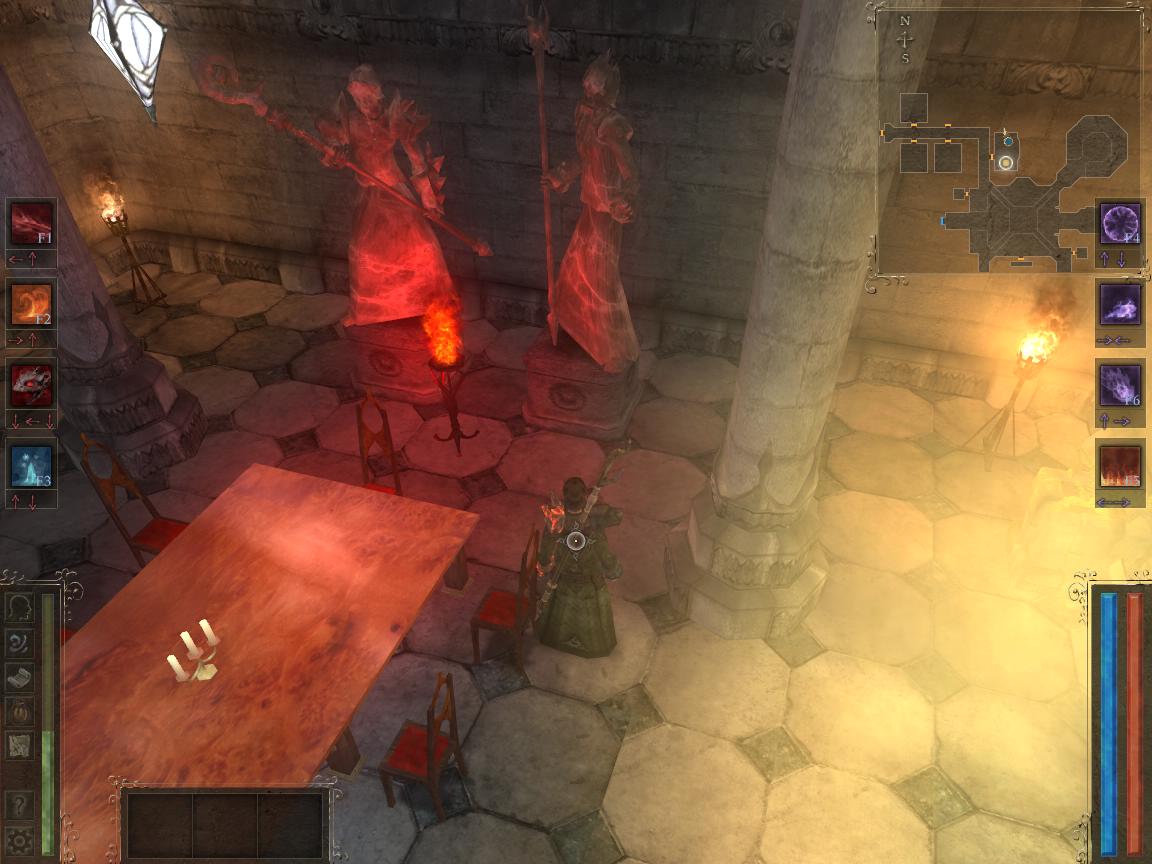Image resolution: width=1152 pixels, height=864 pixels.
Task: Open the swirling magic spellbook button
Action: coord(19,642)
